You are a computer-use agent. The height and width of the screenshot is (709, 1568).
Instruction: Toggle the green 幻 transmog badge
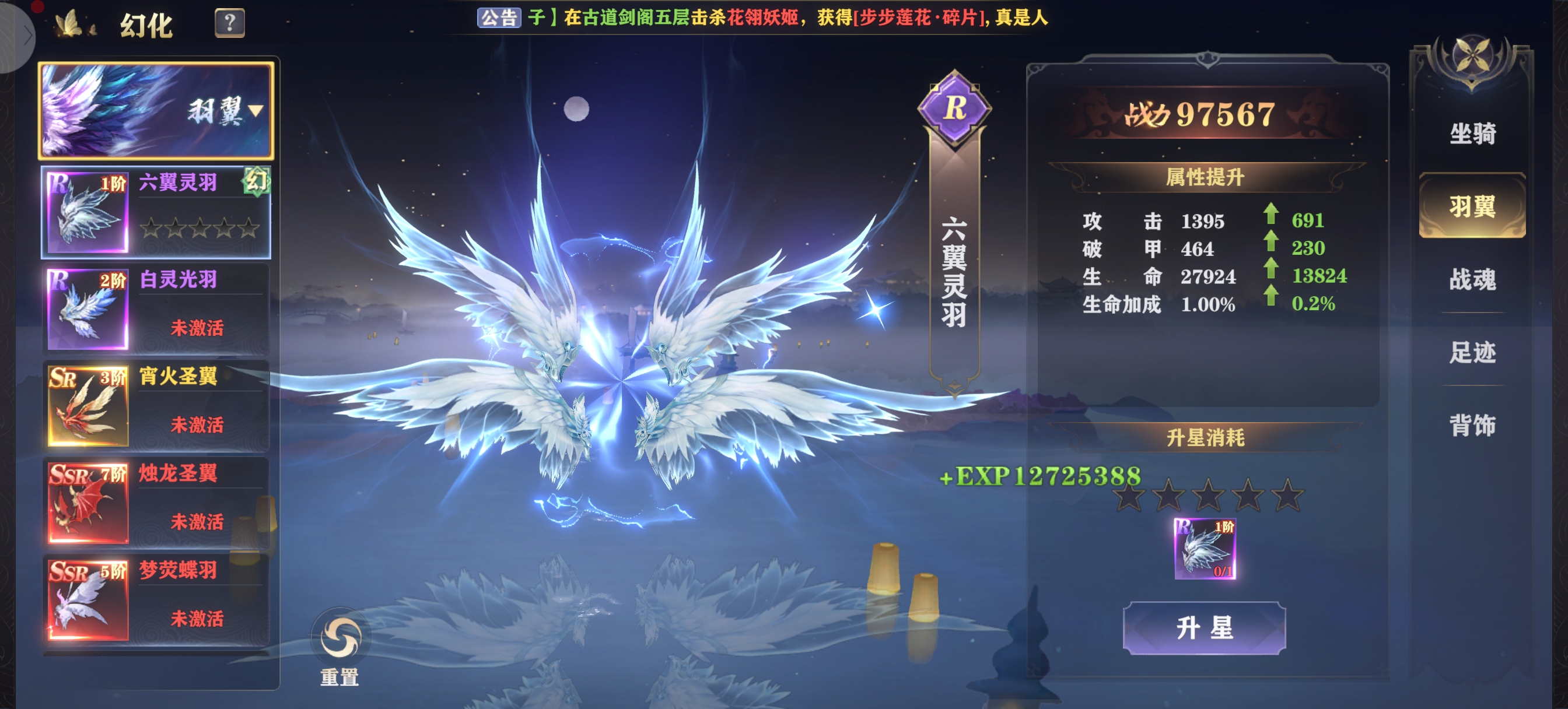coord(256,181)
